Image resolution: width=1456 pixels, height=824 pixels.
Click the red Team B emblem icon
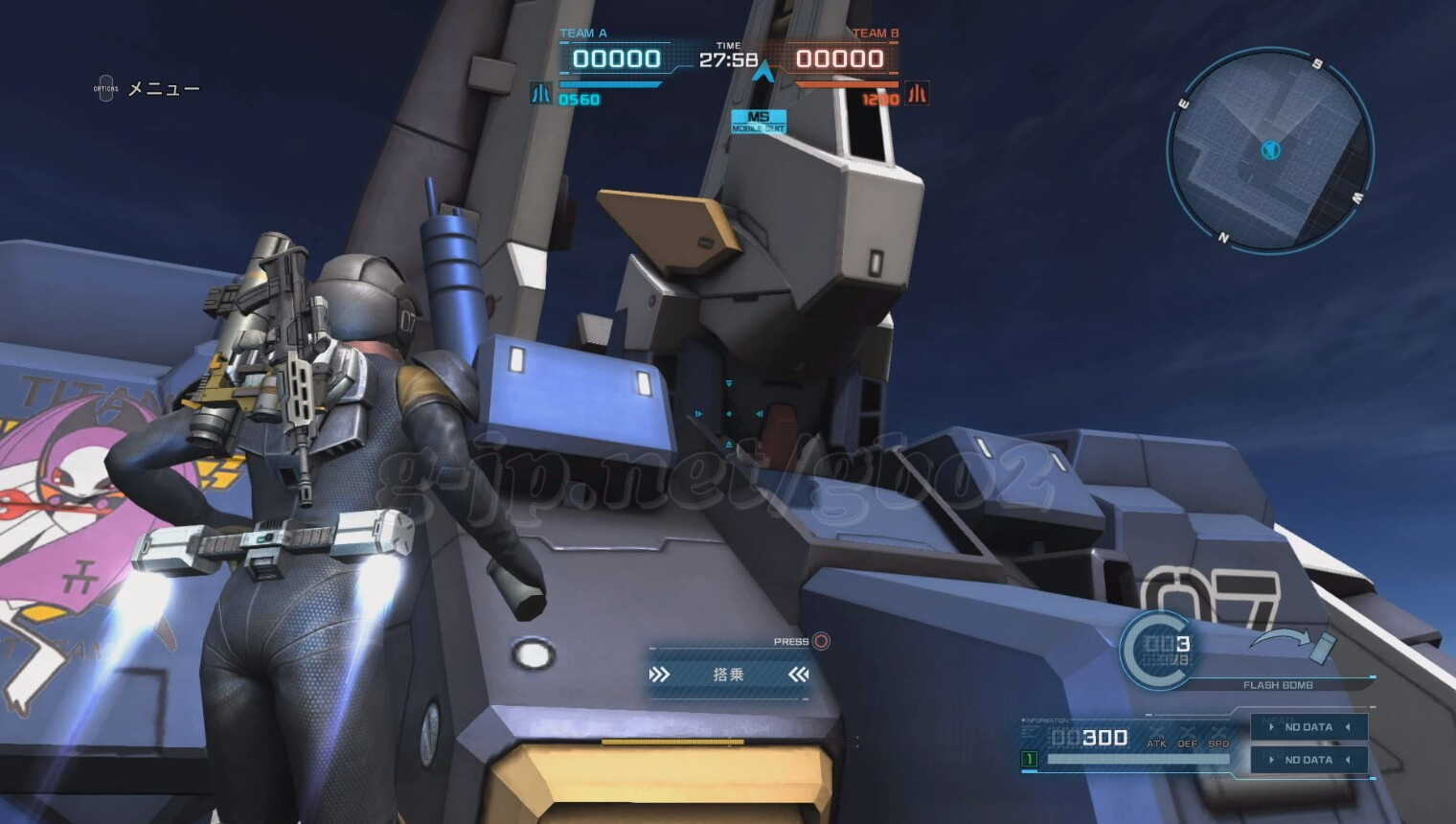tap(917, 93)
